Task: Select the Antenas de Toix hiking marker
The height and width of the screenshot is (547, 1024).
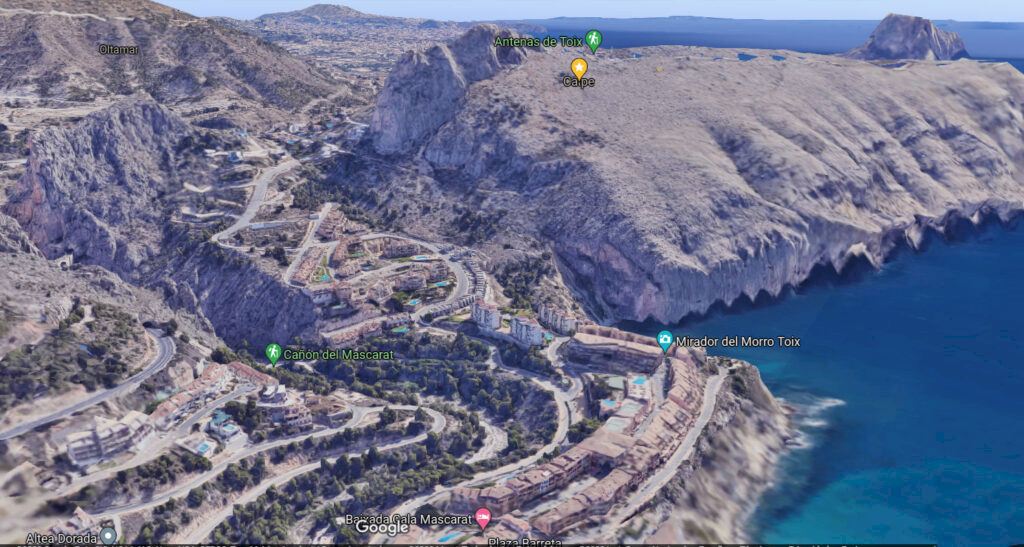Action: coord(594,41)
